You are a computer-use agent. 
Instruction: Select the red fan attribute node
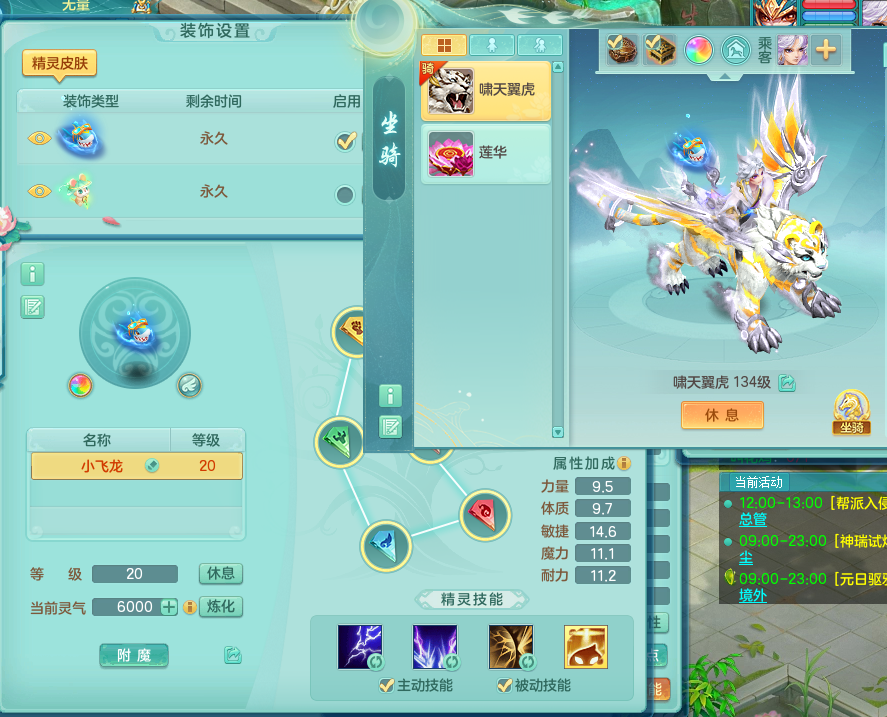coord(484,511)
